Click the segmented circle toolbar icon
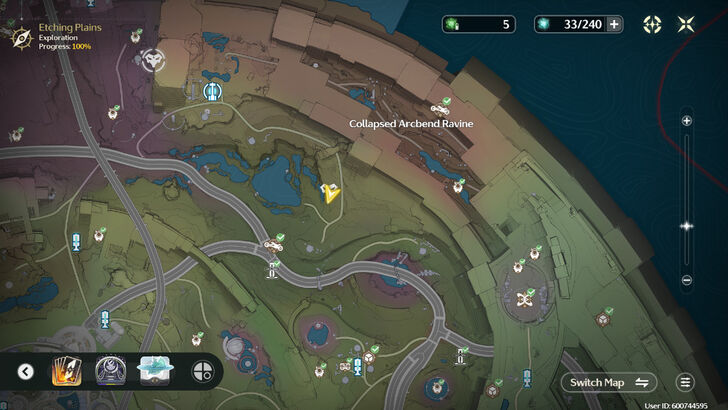The image size is (728, 410). pos(202,372)
